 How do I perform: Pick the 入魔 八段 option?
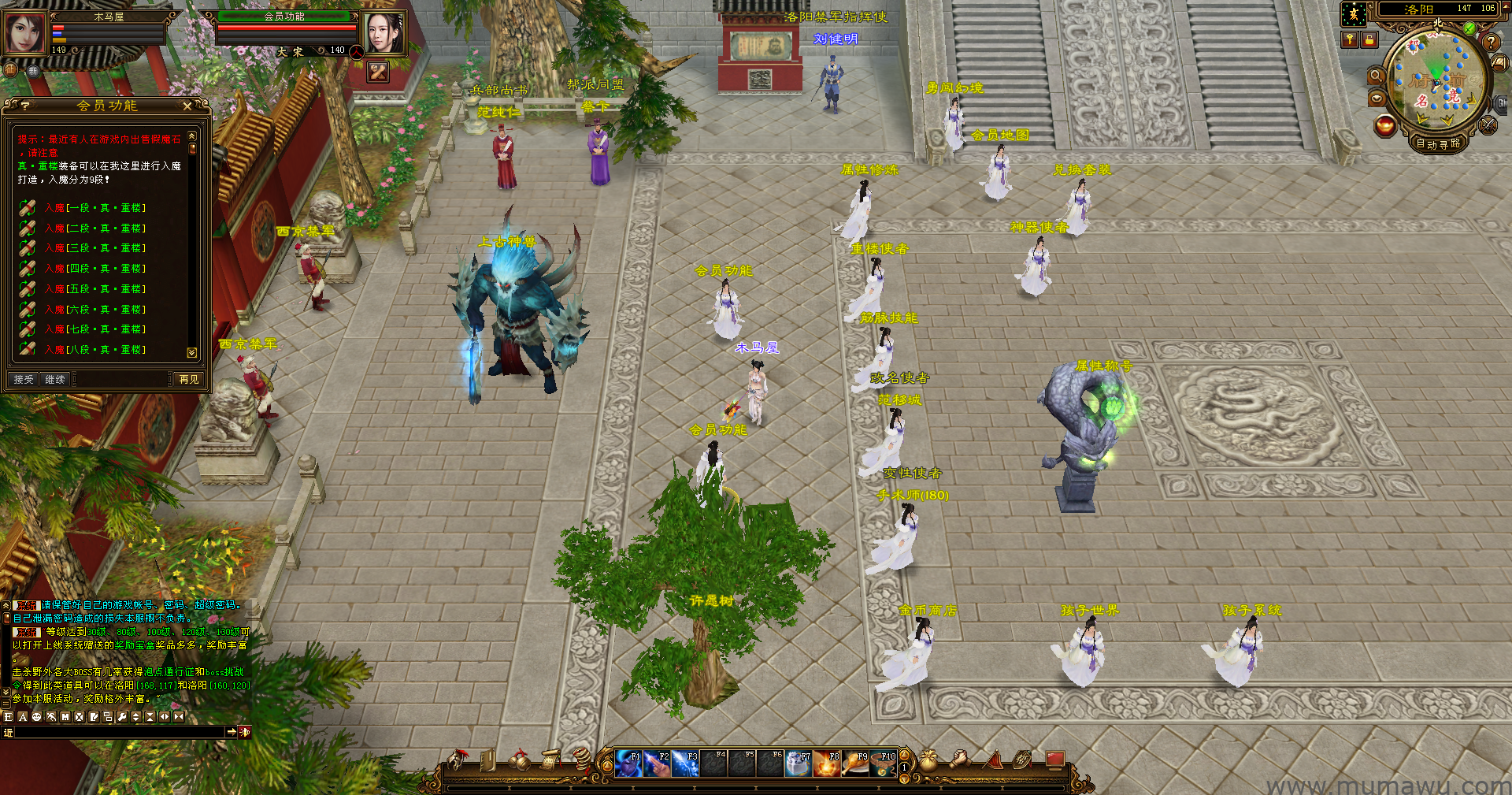point(95,350)
